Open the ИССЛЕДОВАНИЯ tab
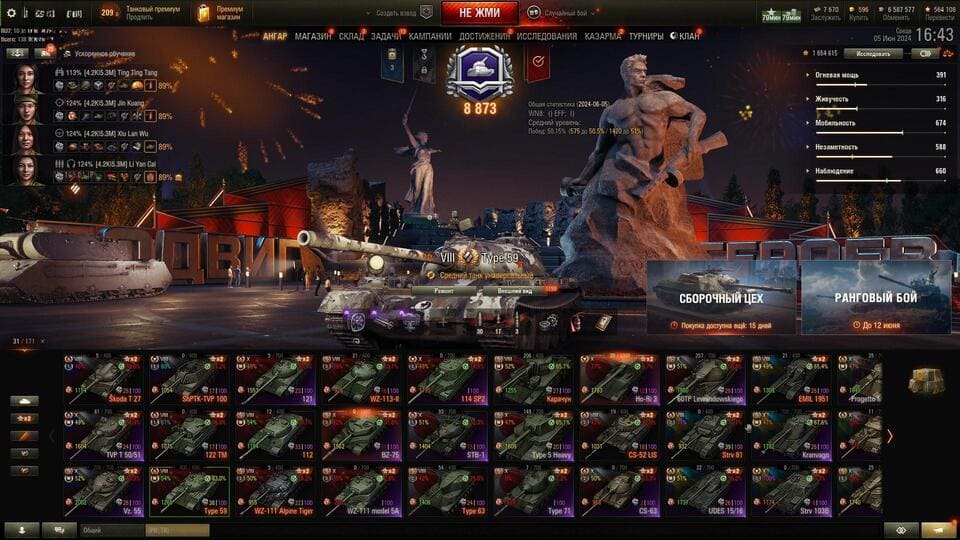This screenshot has width=960, height=540. pos(546,37)
